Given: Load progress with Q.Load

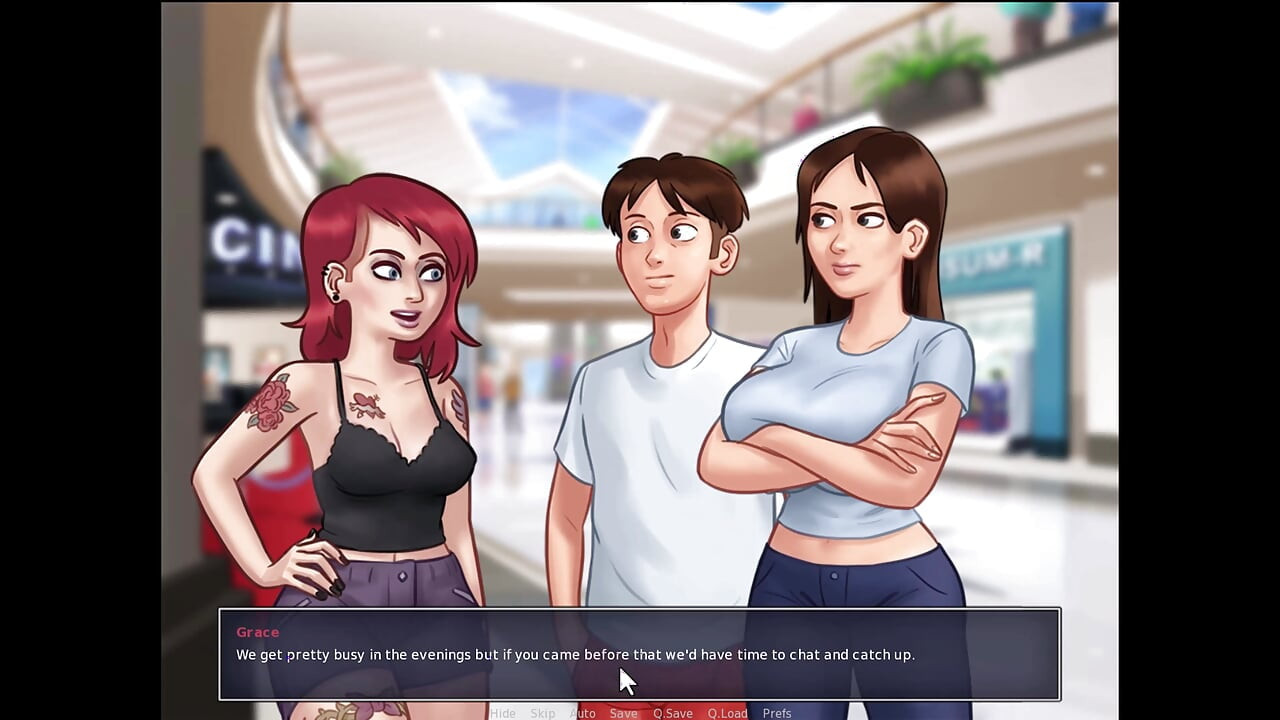Looking at the screenshot, I should point(727,713).
